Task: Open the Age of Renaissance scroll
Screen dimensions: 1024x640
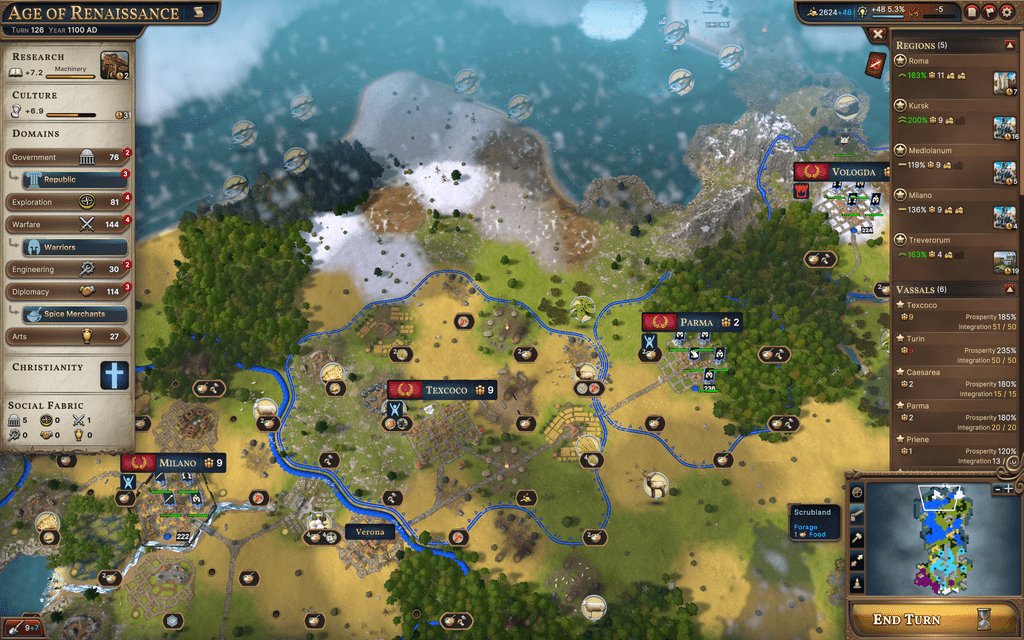Action: coord(198,13)
